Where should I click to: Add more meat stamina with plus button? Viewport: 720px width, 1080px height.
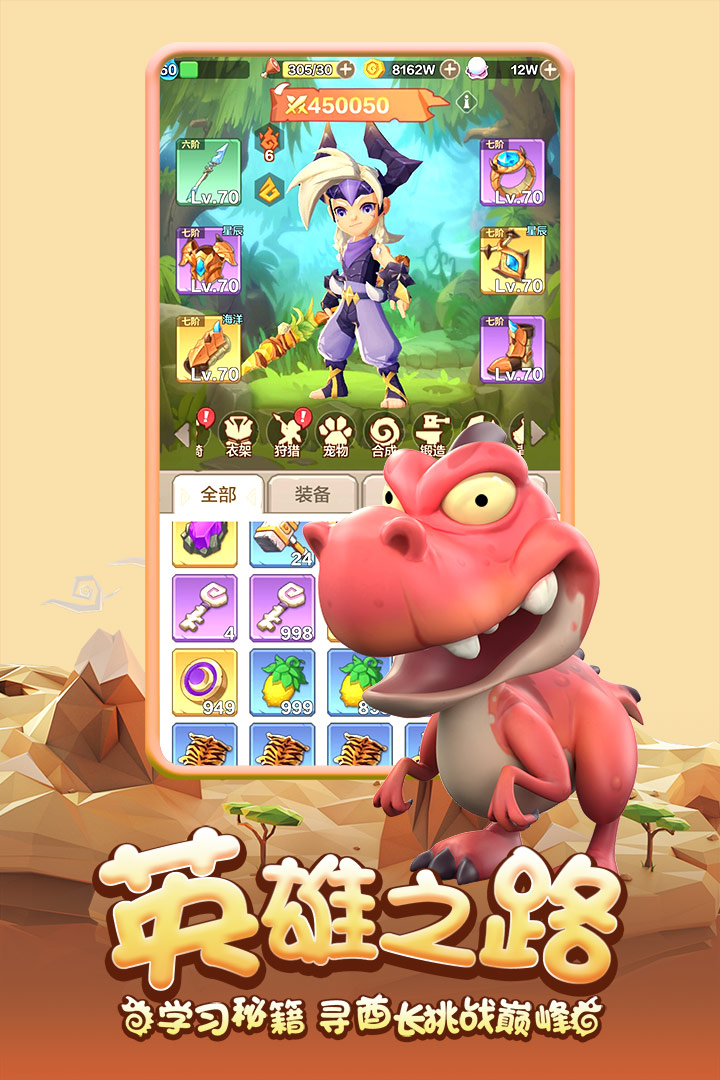[345, 69]
